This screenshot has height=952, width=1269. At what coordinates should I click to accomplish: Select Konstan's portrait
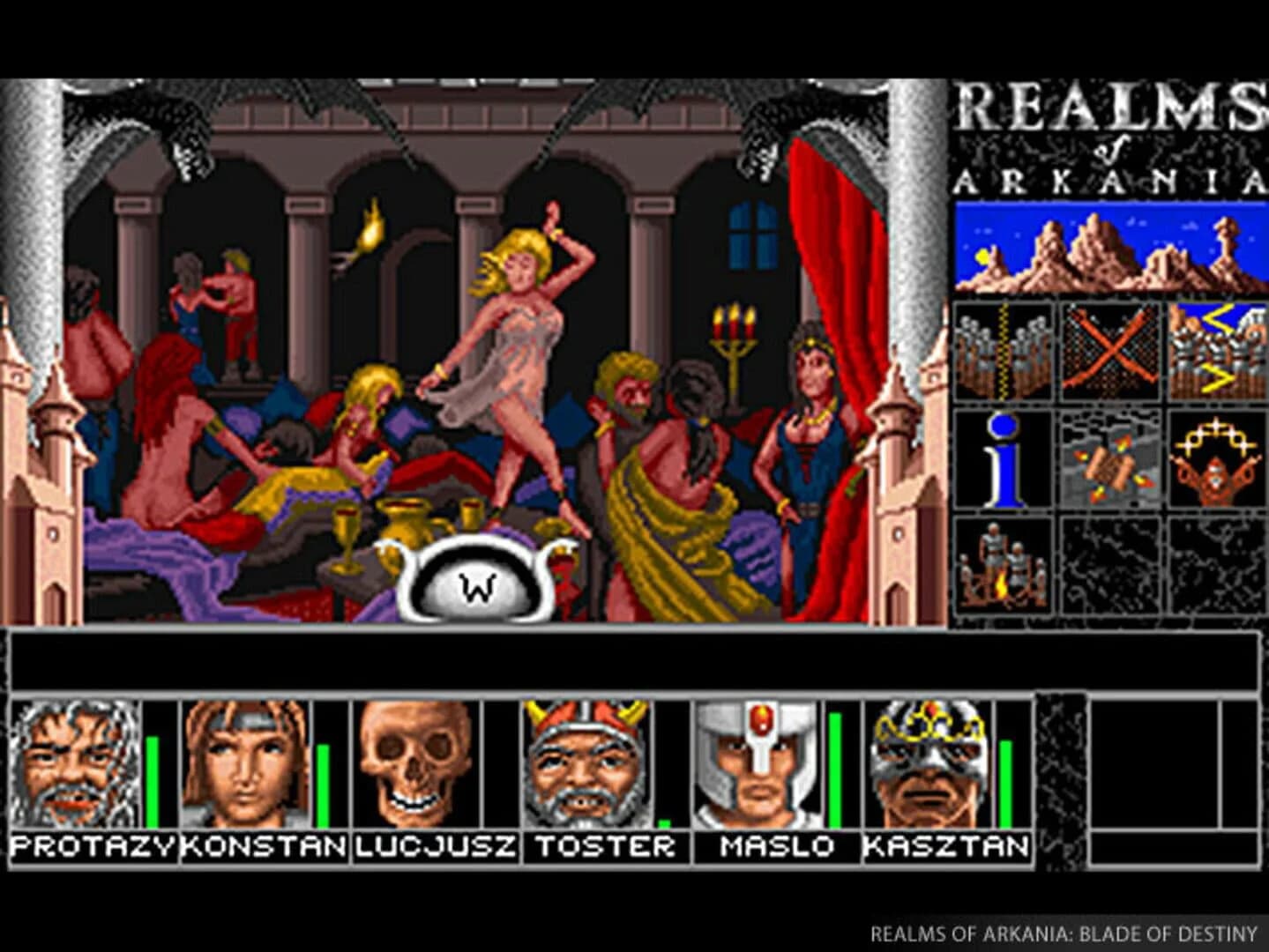(244, 762)
